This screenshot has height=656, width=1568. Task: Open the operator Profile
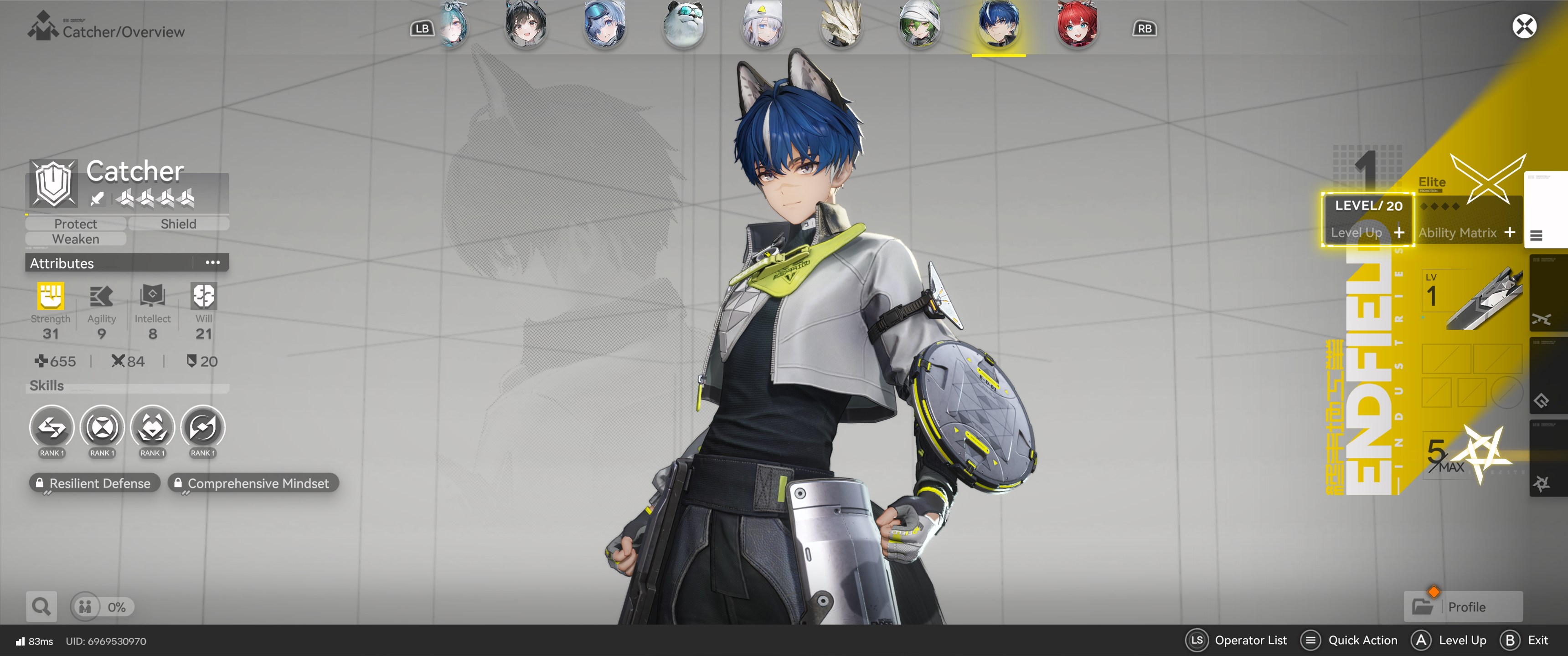tap(1463, 607)
